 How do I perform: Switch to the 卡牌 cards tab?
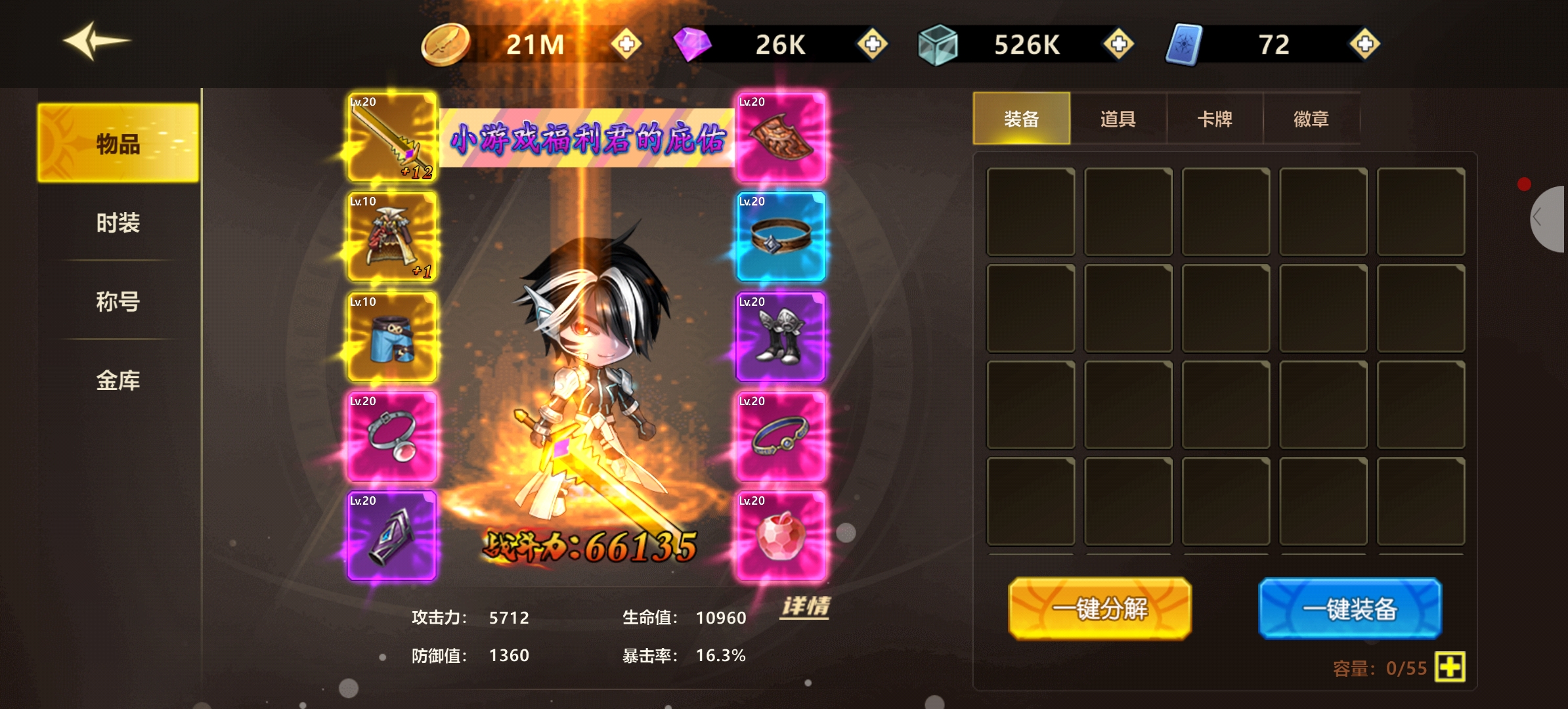[1214, 119]
